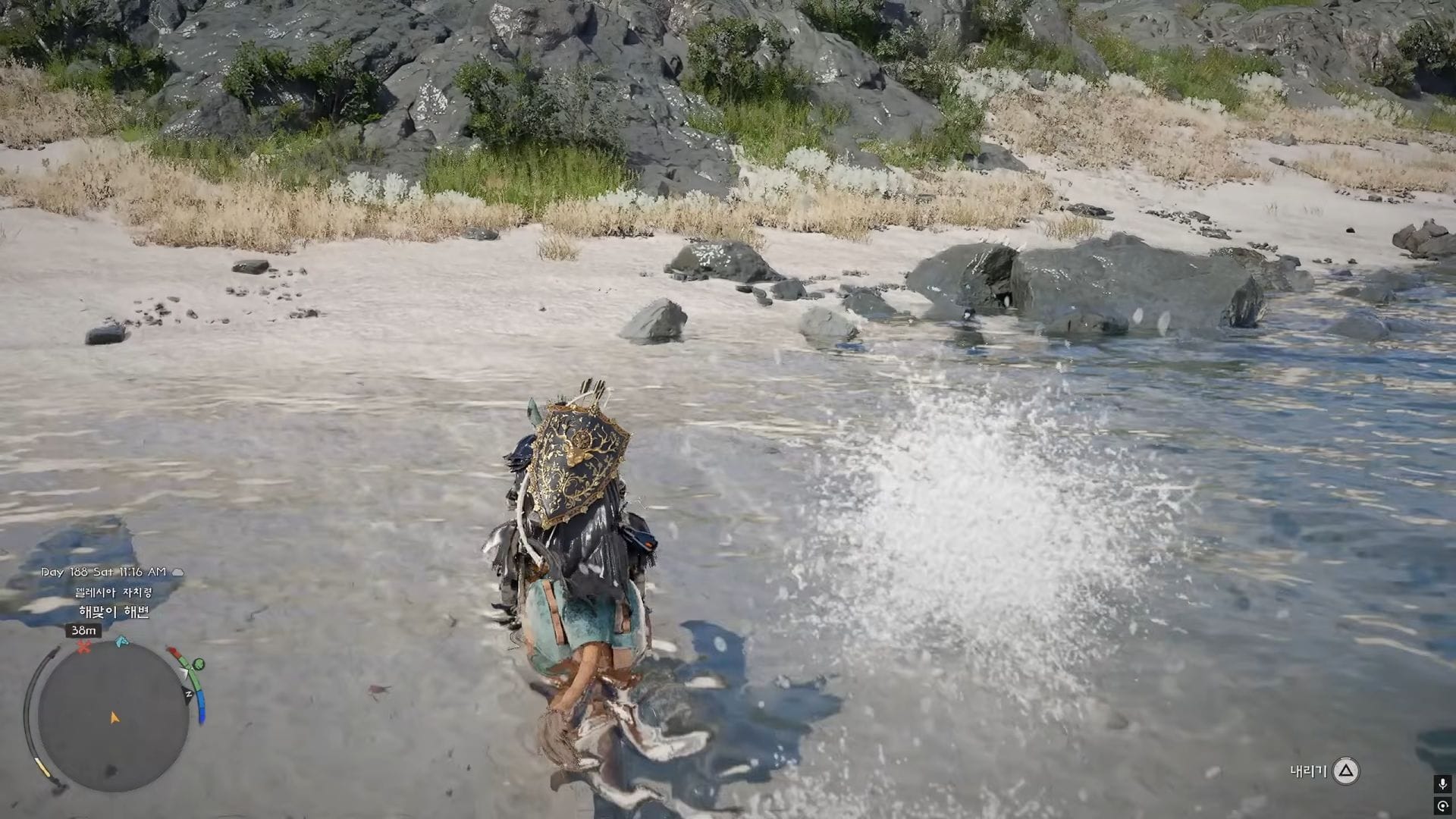The image size is (1456, 819).
Task: Select the yellow player arrow in the minimap center
Action: coord(115,716)
